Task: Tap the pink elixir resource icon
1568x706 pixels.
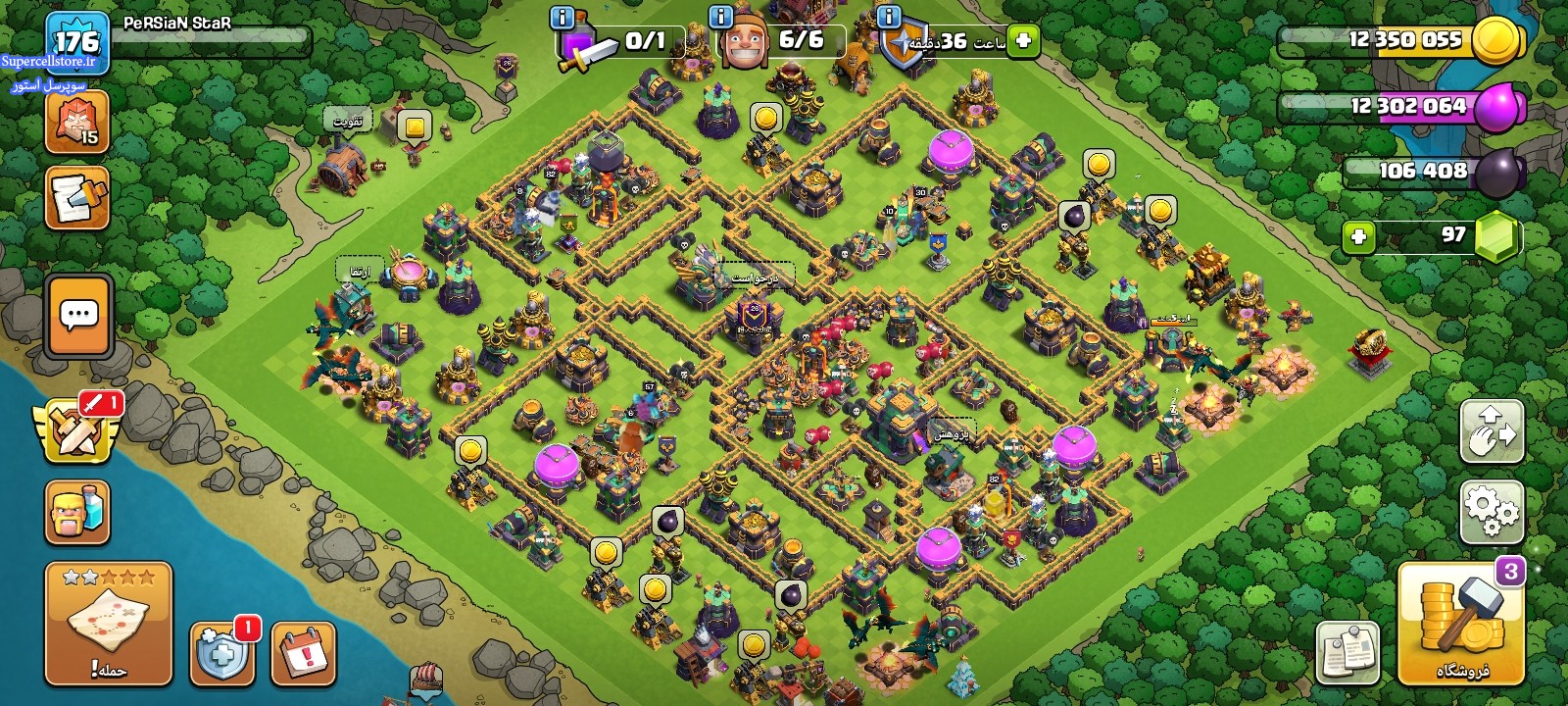Action: point(1496,107)
